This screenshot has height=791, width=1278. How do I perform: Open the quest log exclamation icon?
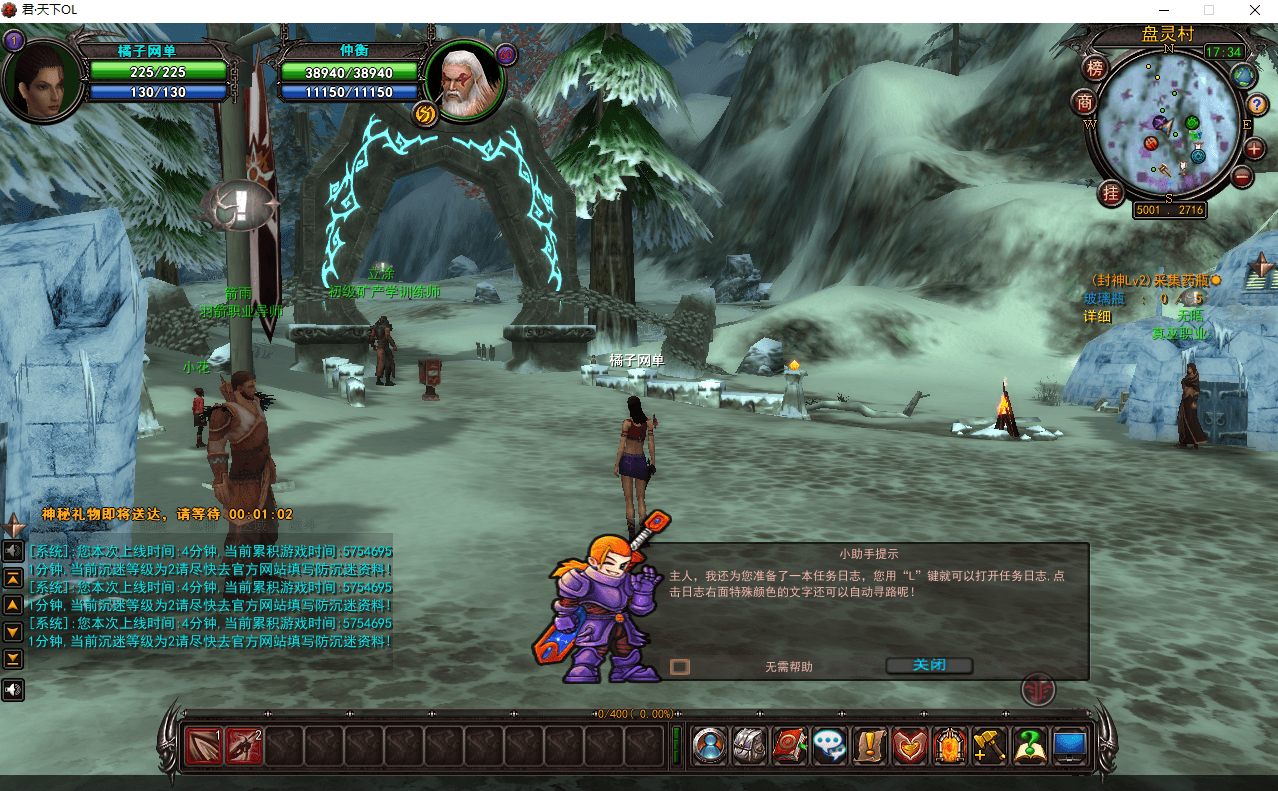point(869,746)
